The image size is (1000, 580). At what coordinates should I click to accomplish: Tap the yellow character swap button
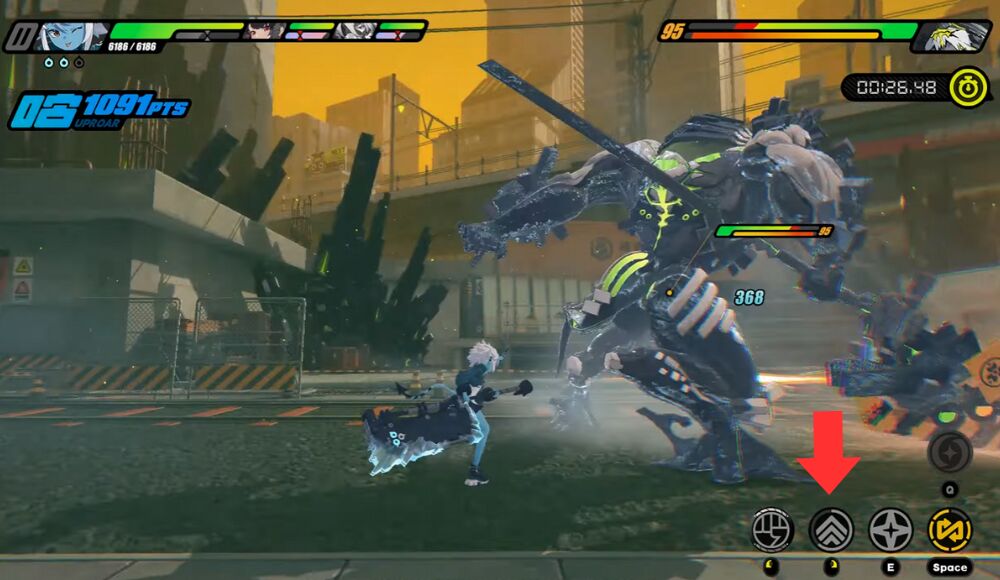949,528
